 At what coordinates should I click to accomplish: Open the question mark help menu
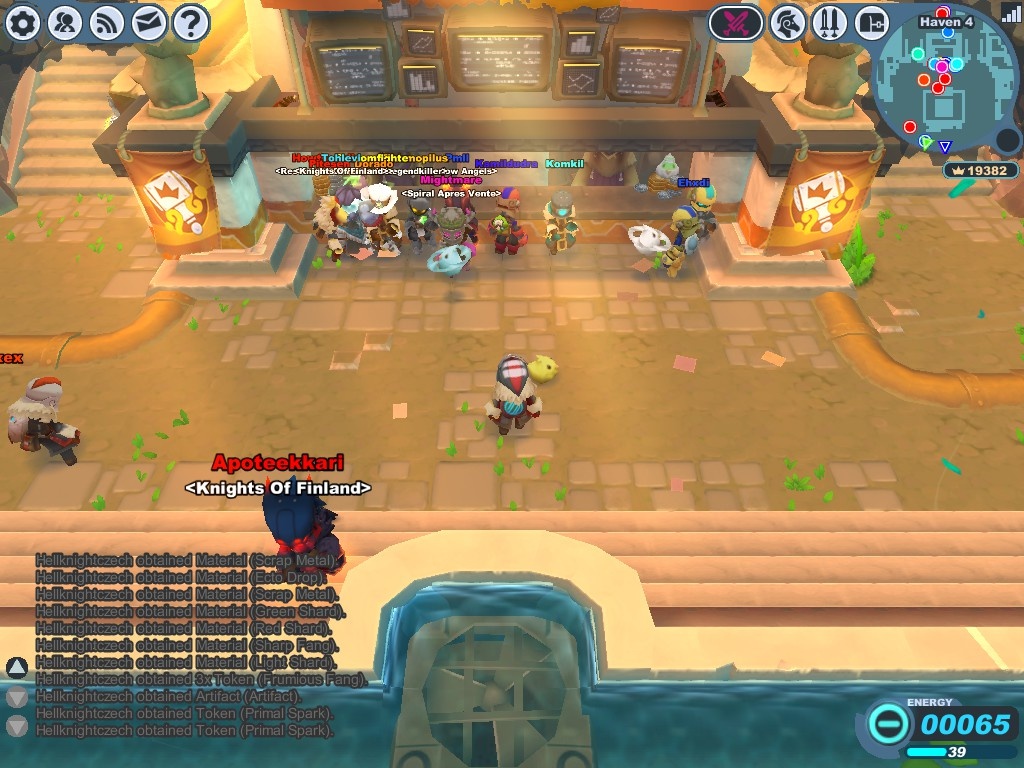pos(191,22)
